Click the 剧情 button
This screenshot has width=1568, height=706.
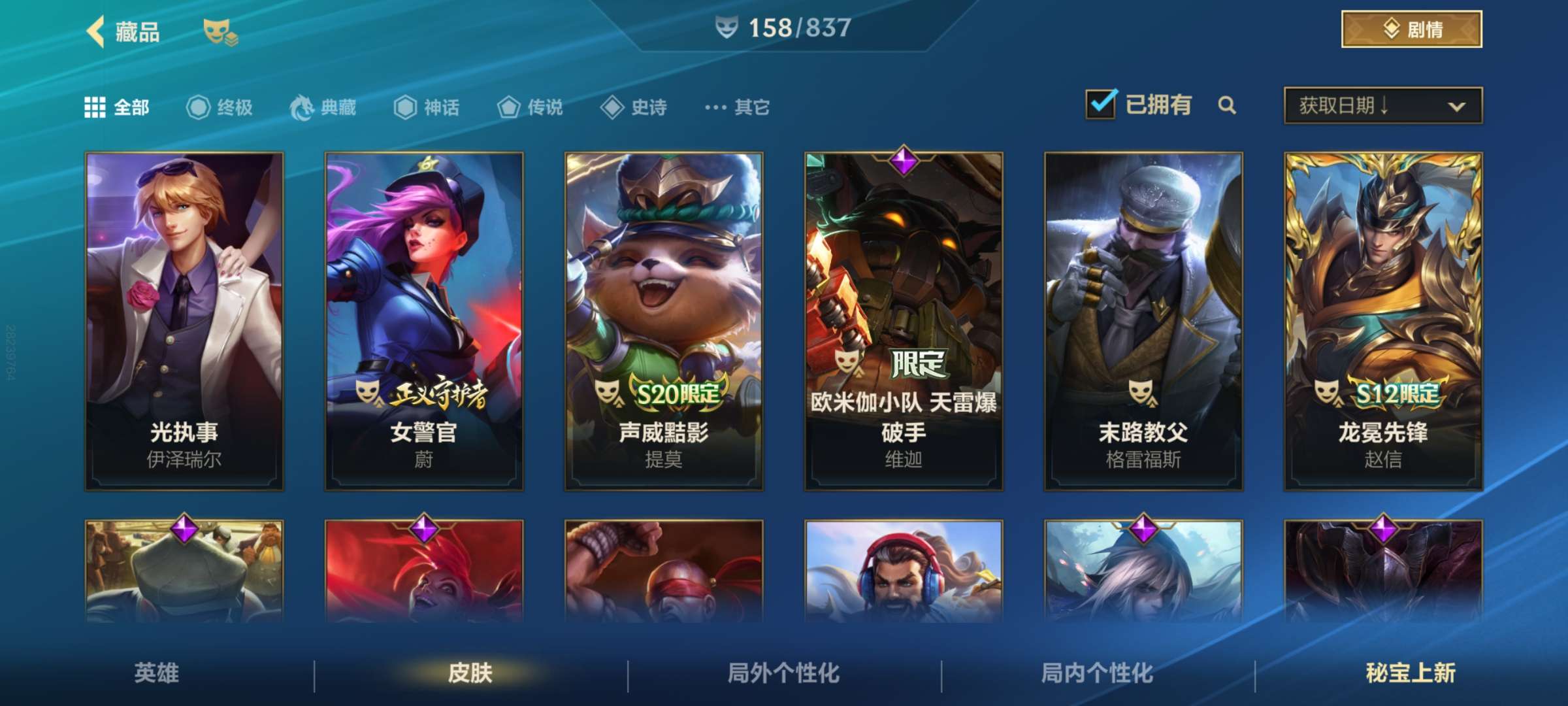click(1411, 28)
